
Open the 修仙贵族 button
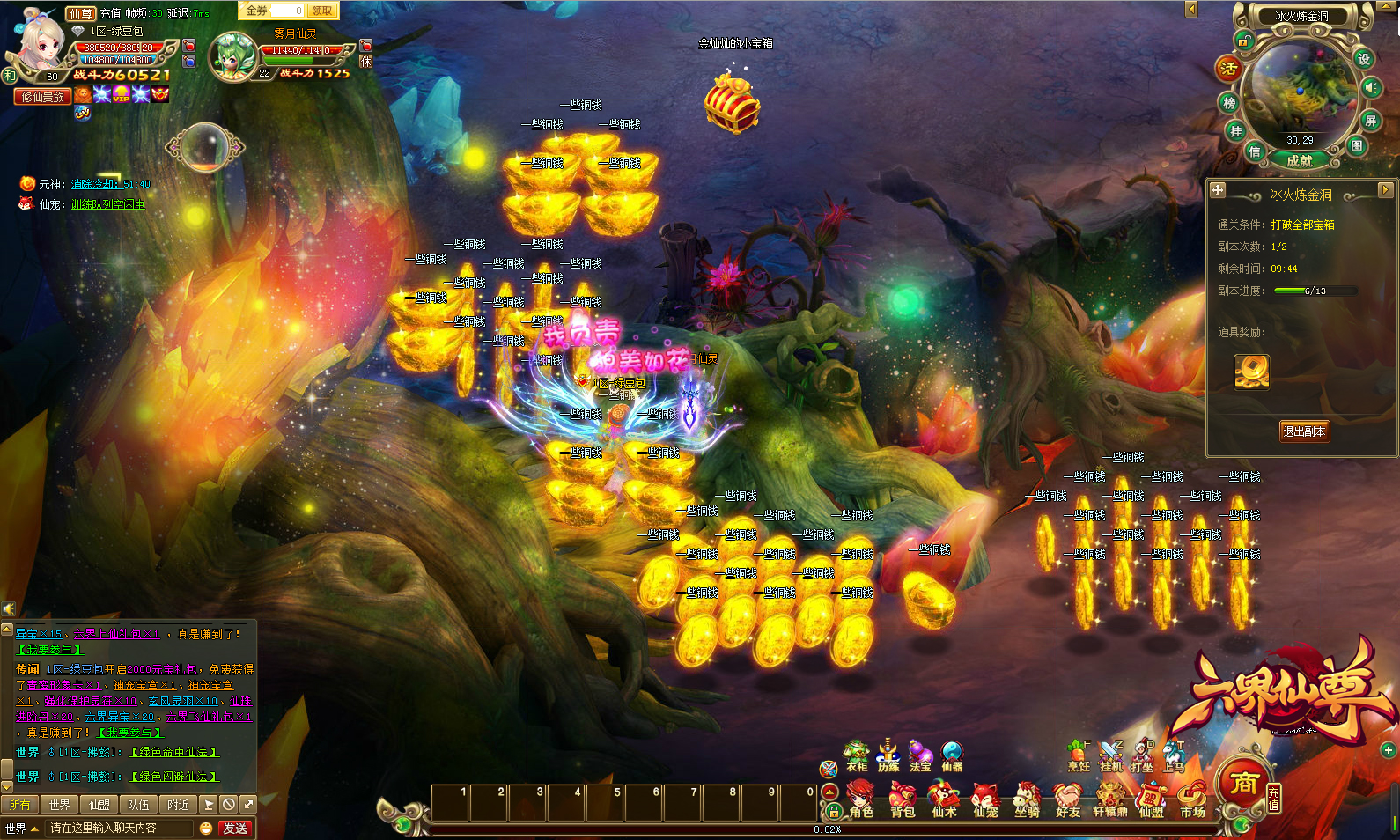pyautogui.click(x=43, y=97)
